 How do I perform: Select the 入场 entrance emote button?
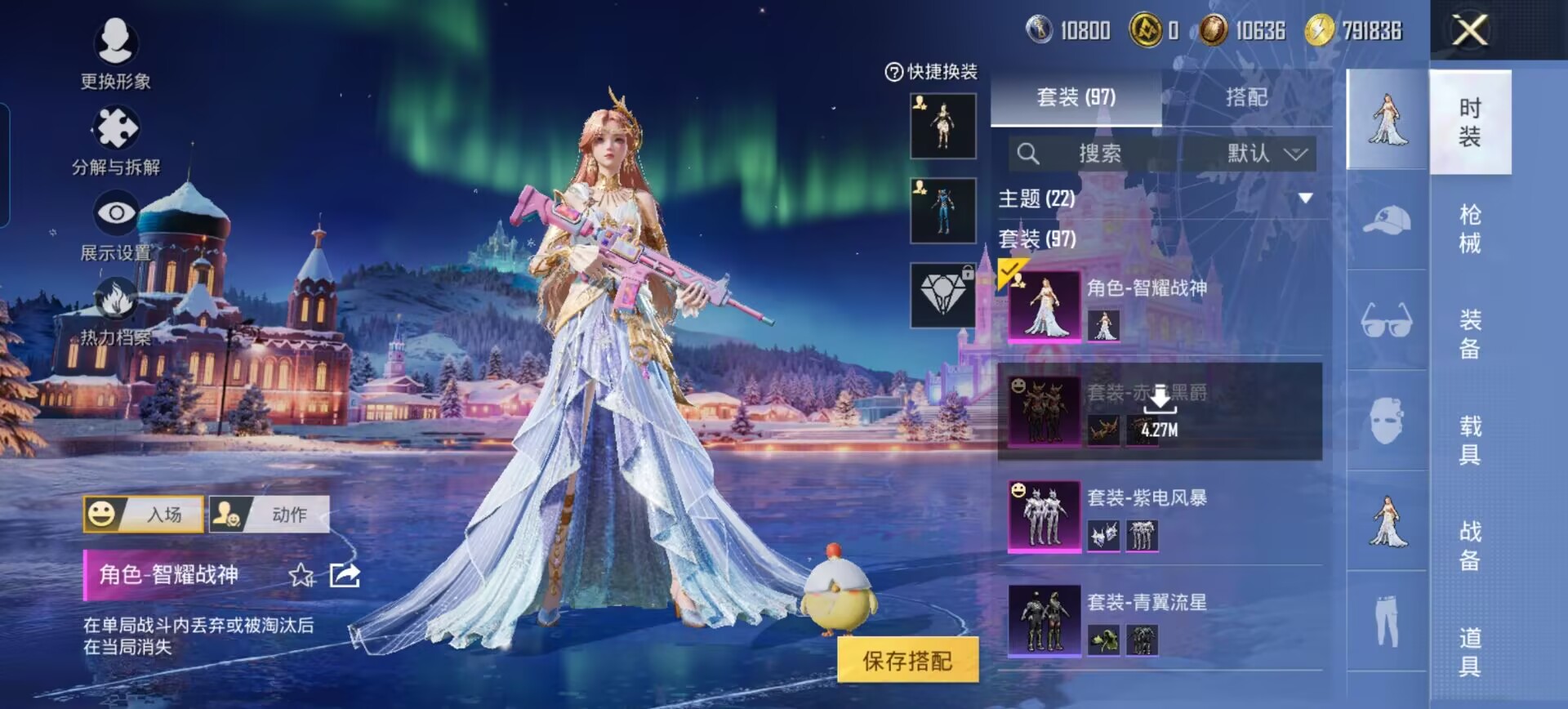coord(144,515)
